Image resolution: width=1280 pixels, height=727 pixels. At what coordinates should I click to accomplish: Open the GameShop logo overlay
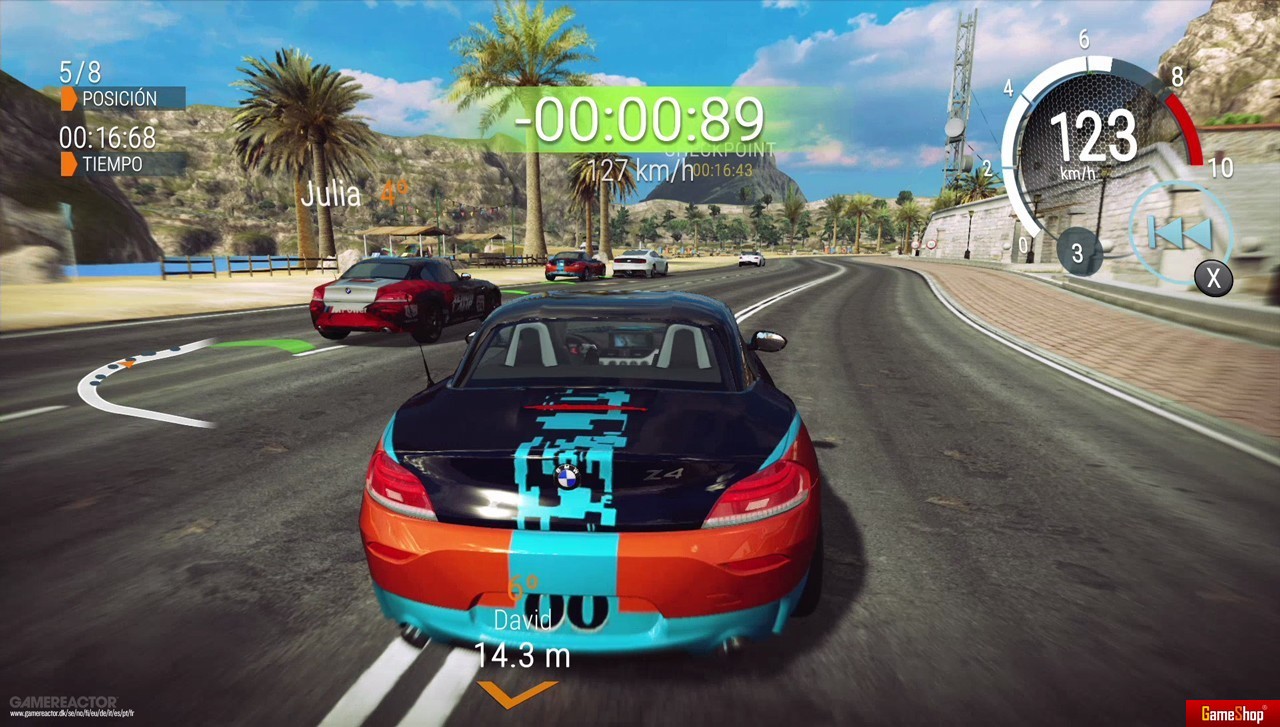pos(1232,713)
